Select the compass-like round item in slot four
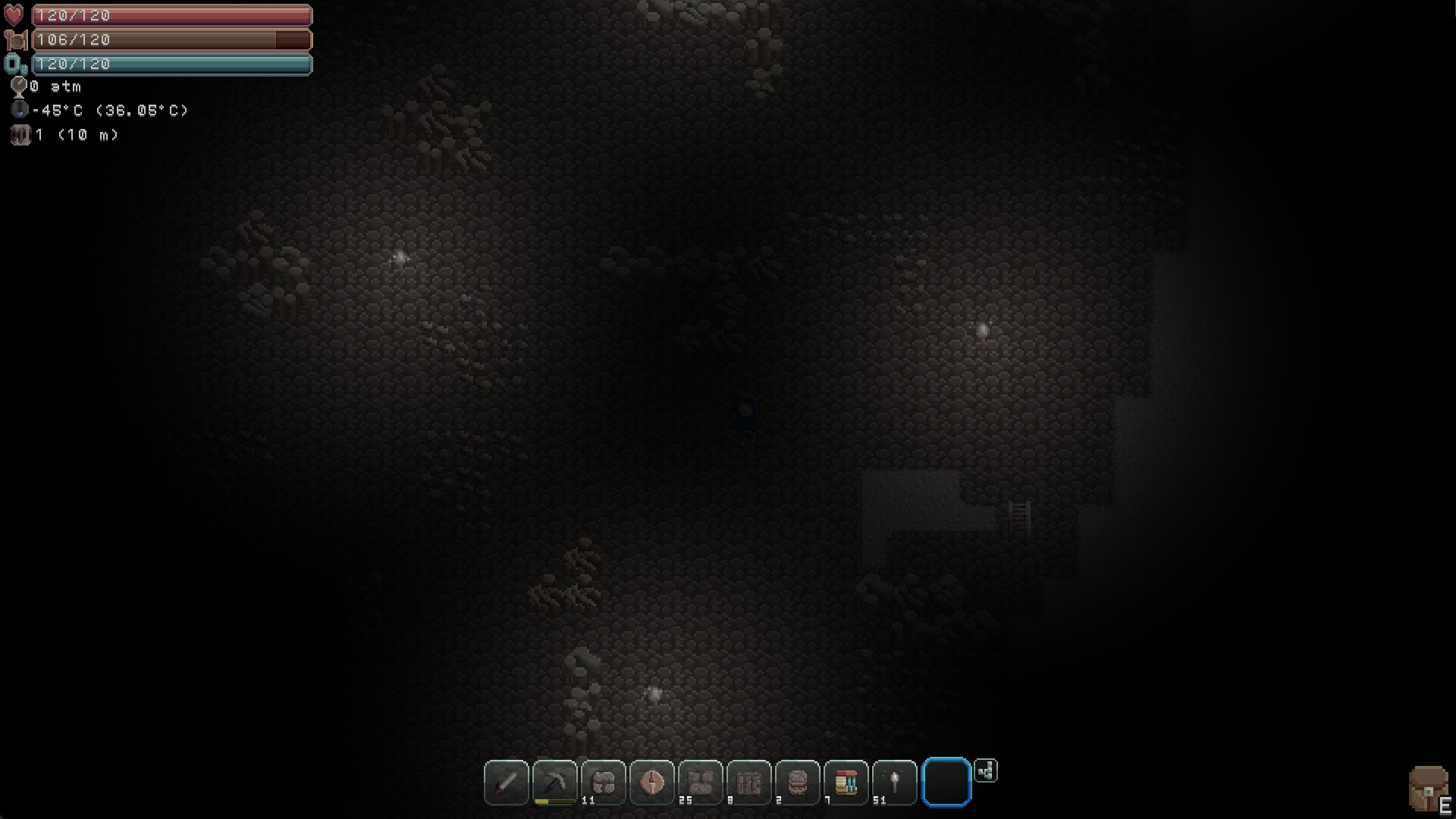 651,781
